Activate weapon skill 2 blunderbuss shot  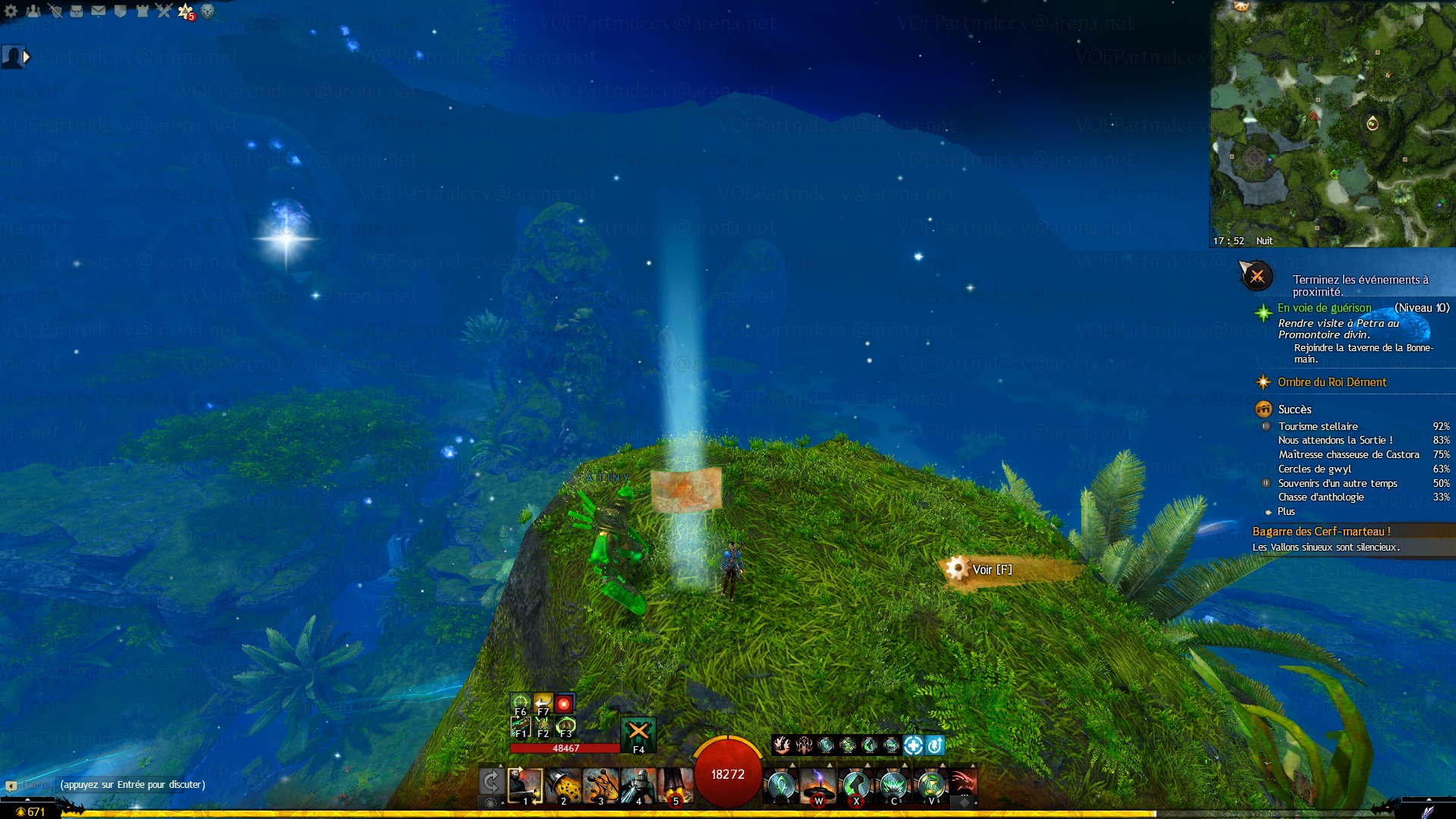(563, 786)
